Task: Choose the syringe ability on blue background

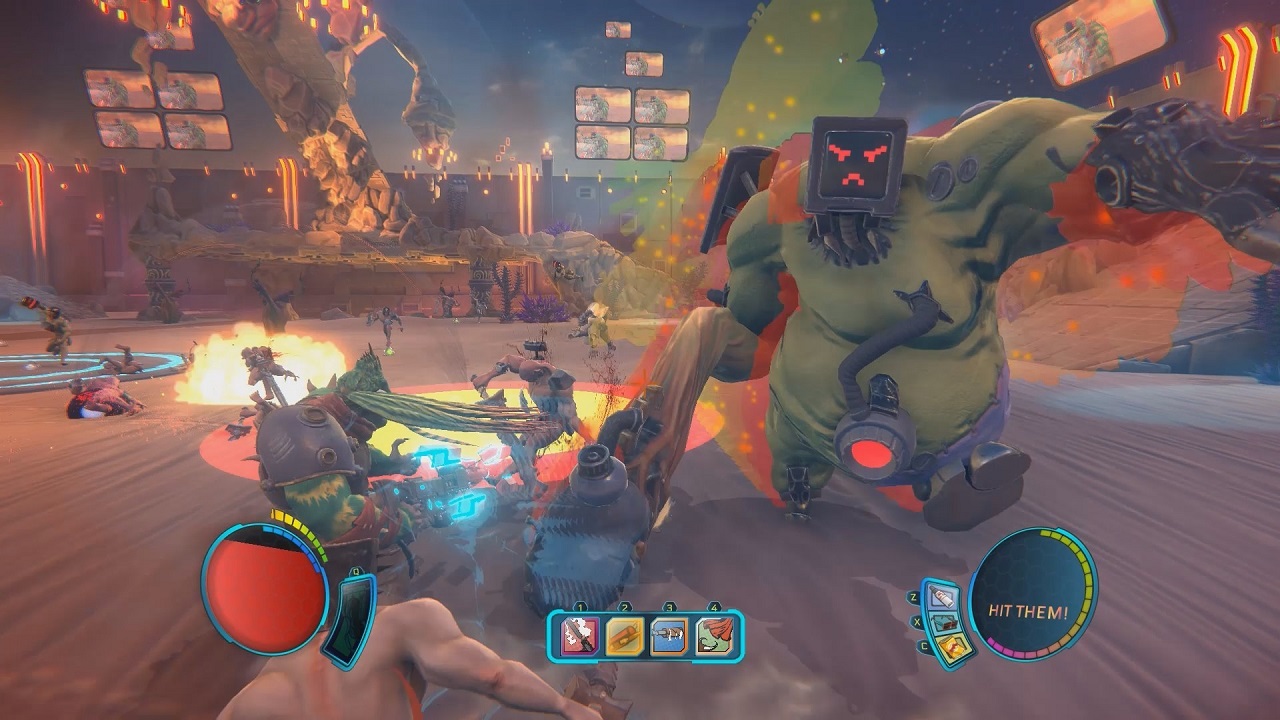Action: pyautogui.click(x=668, y=636)
